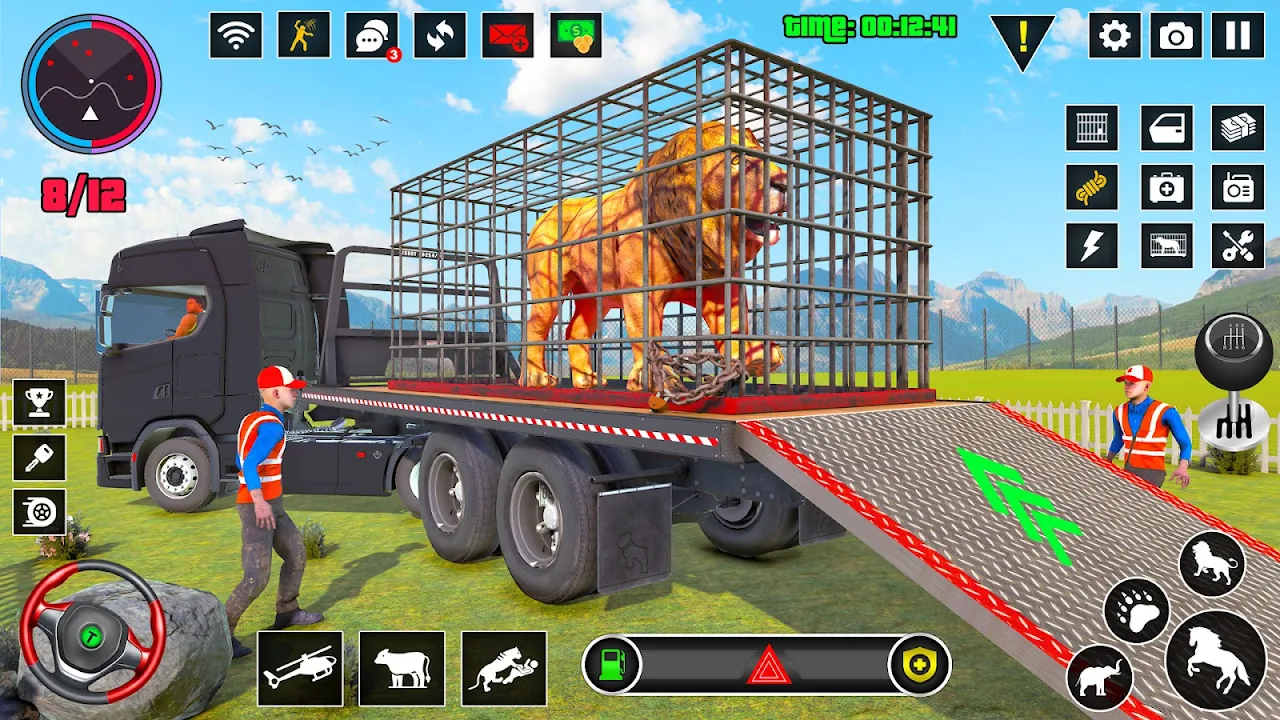Open the gear settings menu

(1114, 36)
